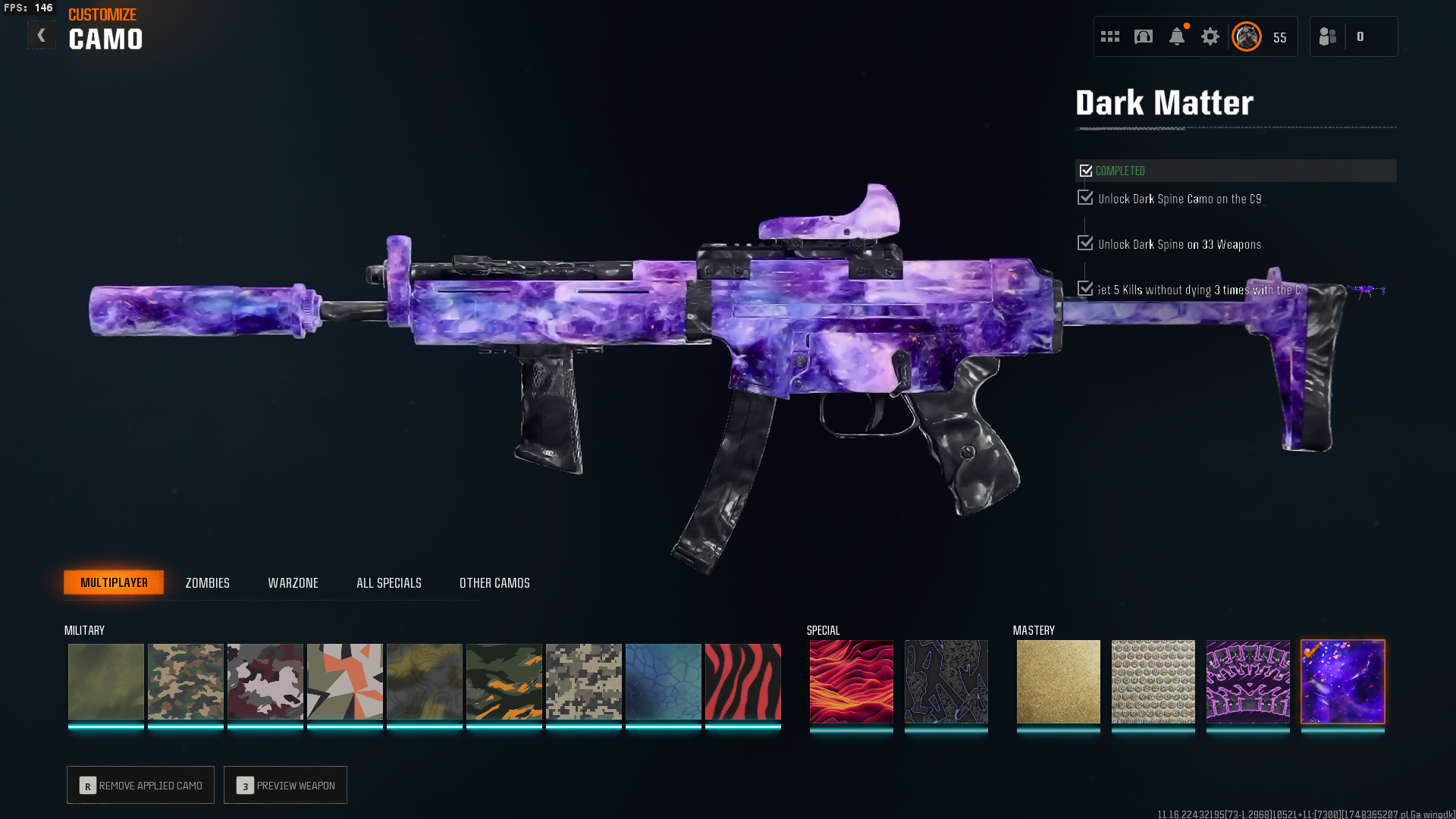The width and height of the screenshot is (1456, 819).
Task: Open the grid menu icon
Action: [x=1109, y=36]
